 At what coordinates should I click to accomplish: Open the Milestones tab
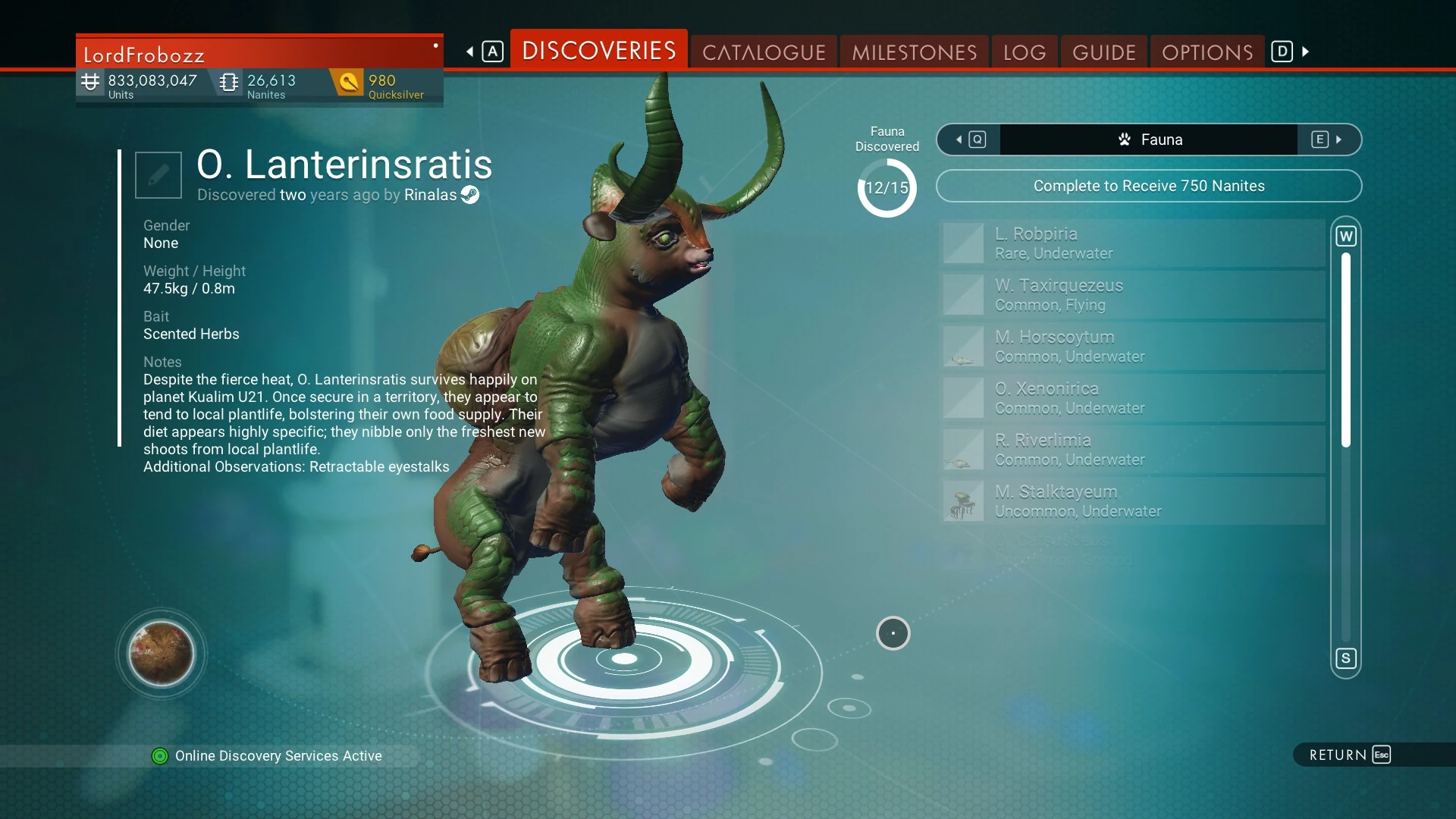(x=914, y=52)
